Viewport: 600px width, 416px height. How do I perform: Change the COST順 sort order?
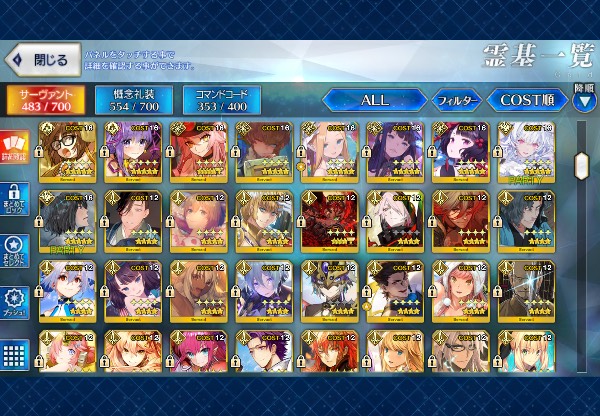pos(526,100)
